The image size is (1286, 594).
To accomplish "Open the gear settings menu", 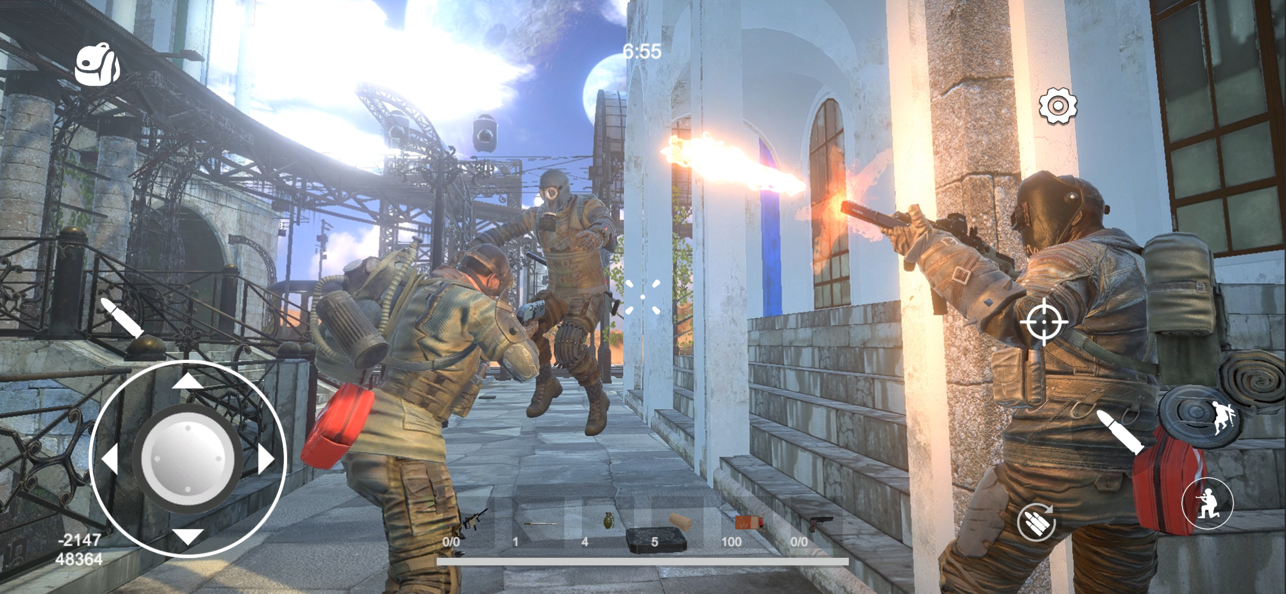I will [1057, 106].
